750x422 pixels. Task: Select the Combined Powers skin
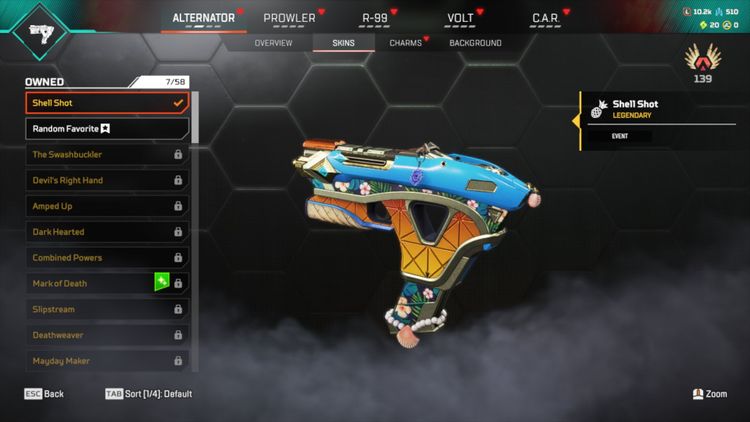106,258
